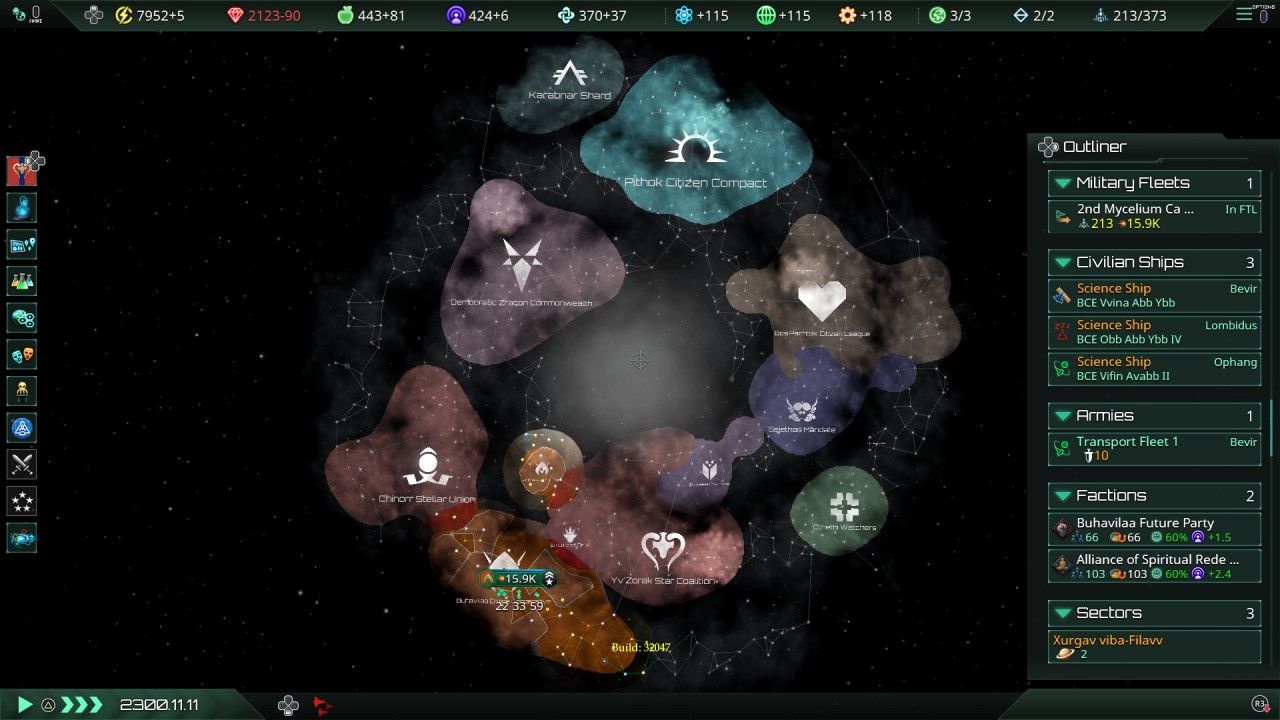Open Alliance of Spiritual Rede faction
The width and height of the screenshot is (1280, 720).
click(x=1154, y=566)
